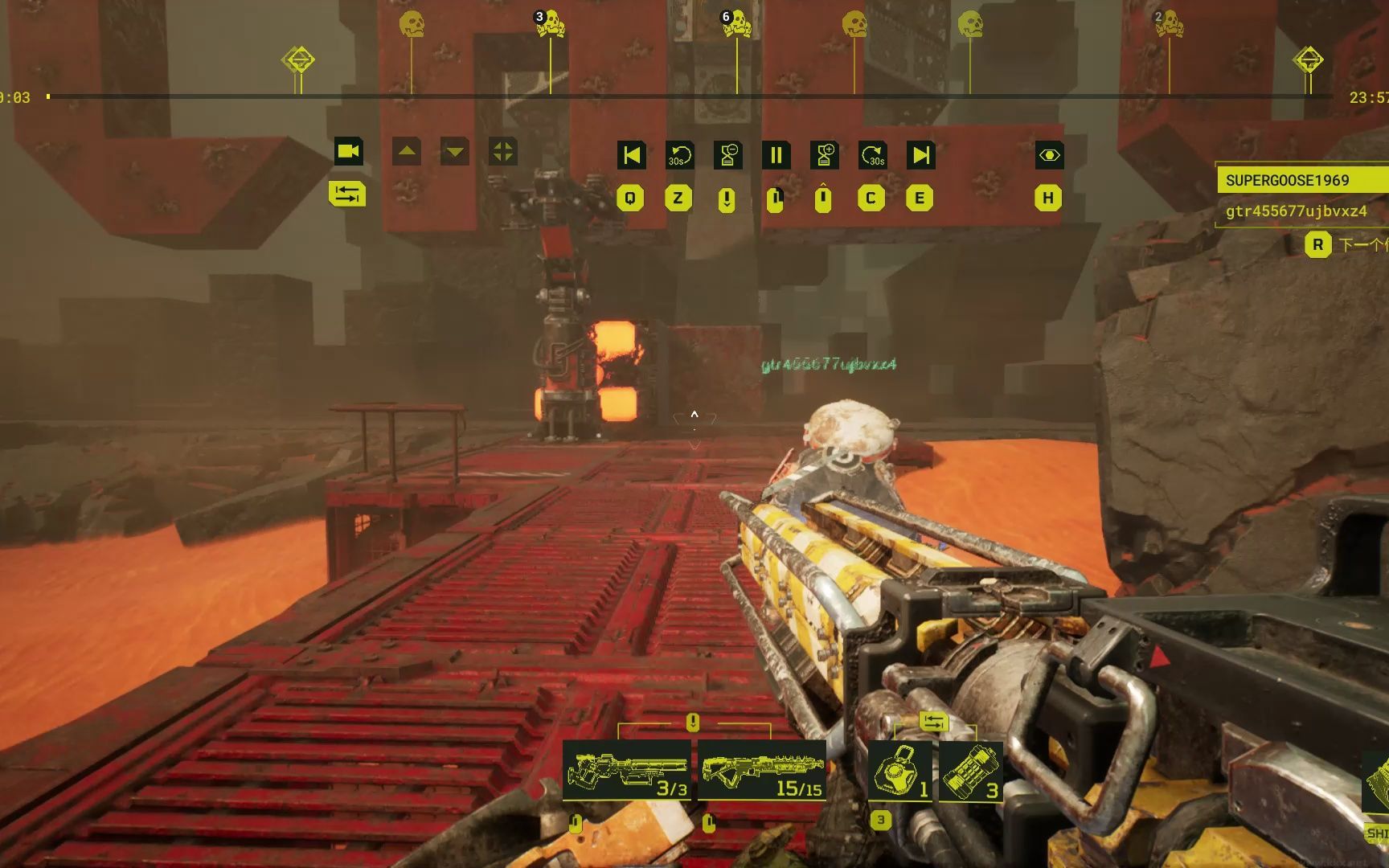Rewind the replay by 30 seconds
Image resolution: width=1389 pixels, height=868 pixels.
click(679, 155)
